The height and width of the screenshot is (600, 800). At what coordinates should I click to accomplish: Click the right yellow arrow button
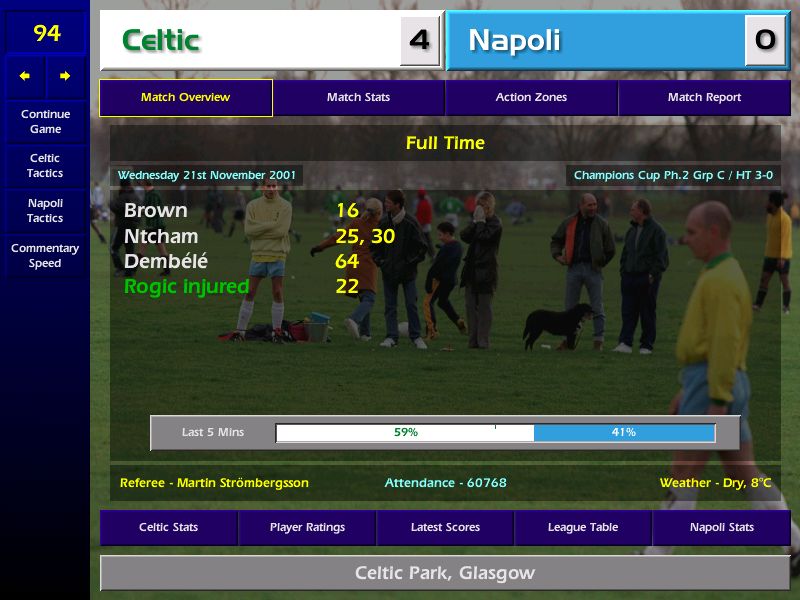pyautogui.click(x=65, y=76)
